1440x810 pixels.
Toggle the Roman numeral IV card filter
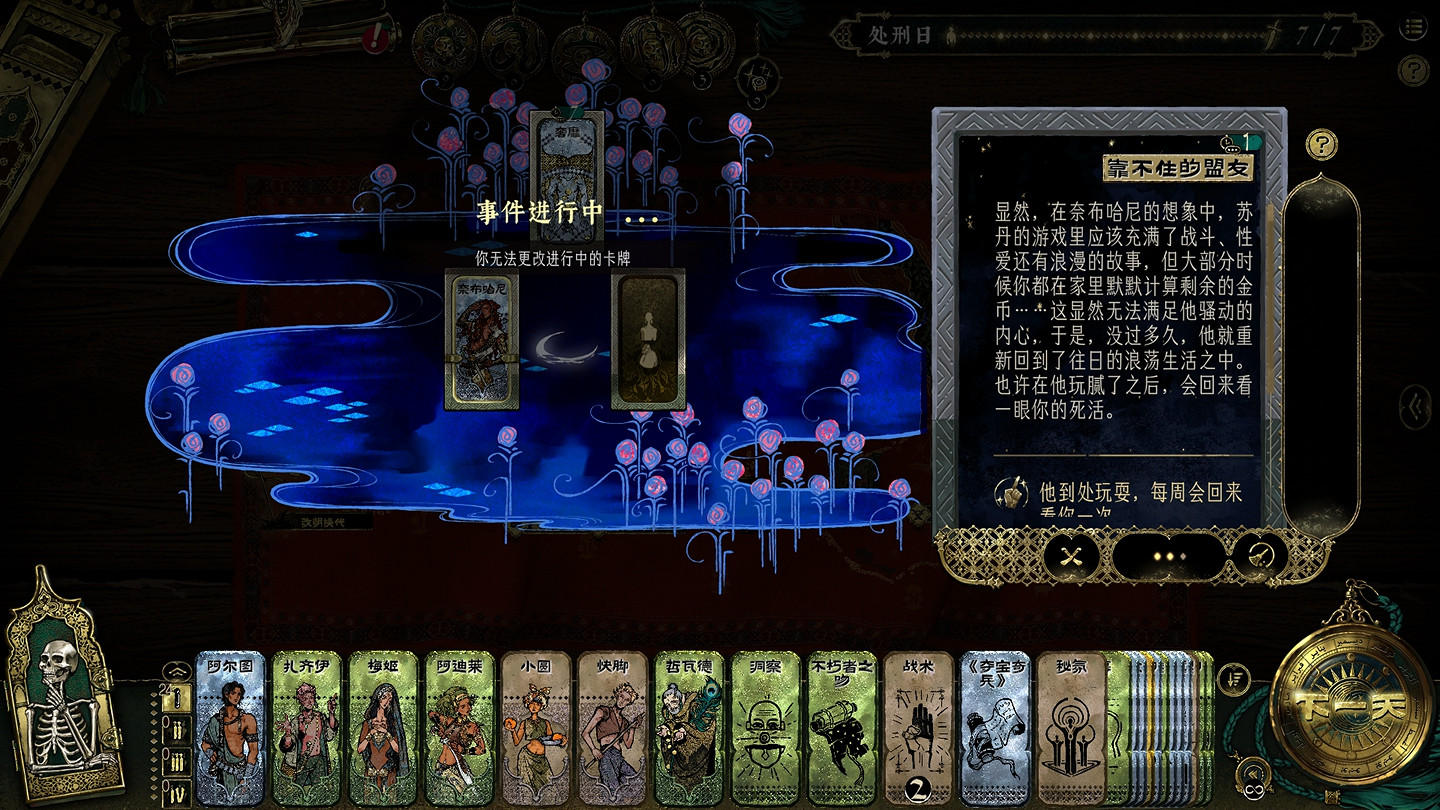pyautogui.click(x=177, y=790)
